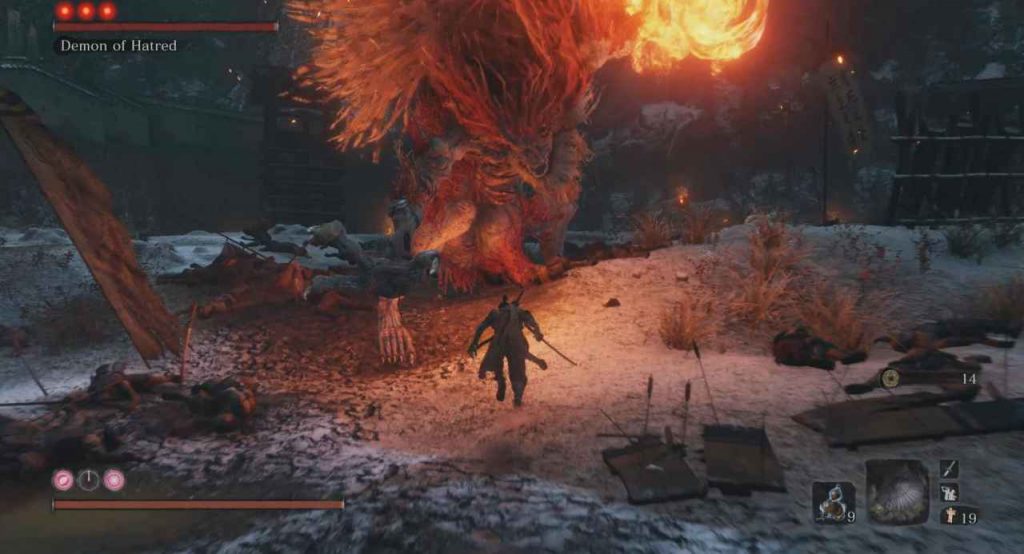Click the sword combat art icon
The width and height of the screenshot is (1024, 554).
[x=949, y=468]
